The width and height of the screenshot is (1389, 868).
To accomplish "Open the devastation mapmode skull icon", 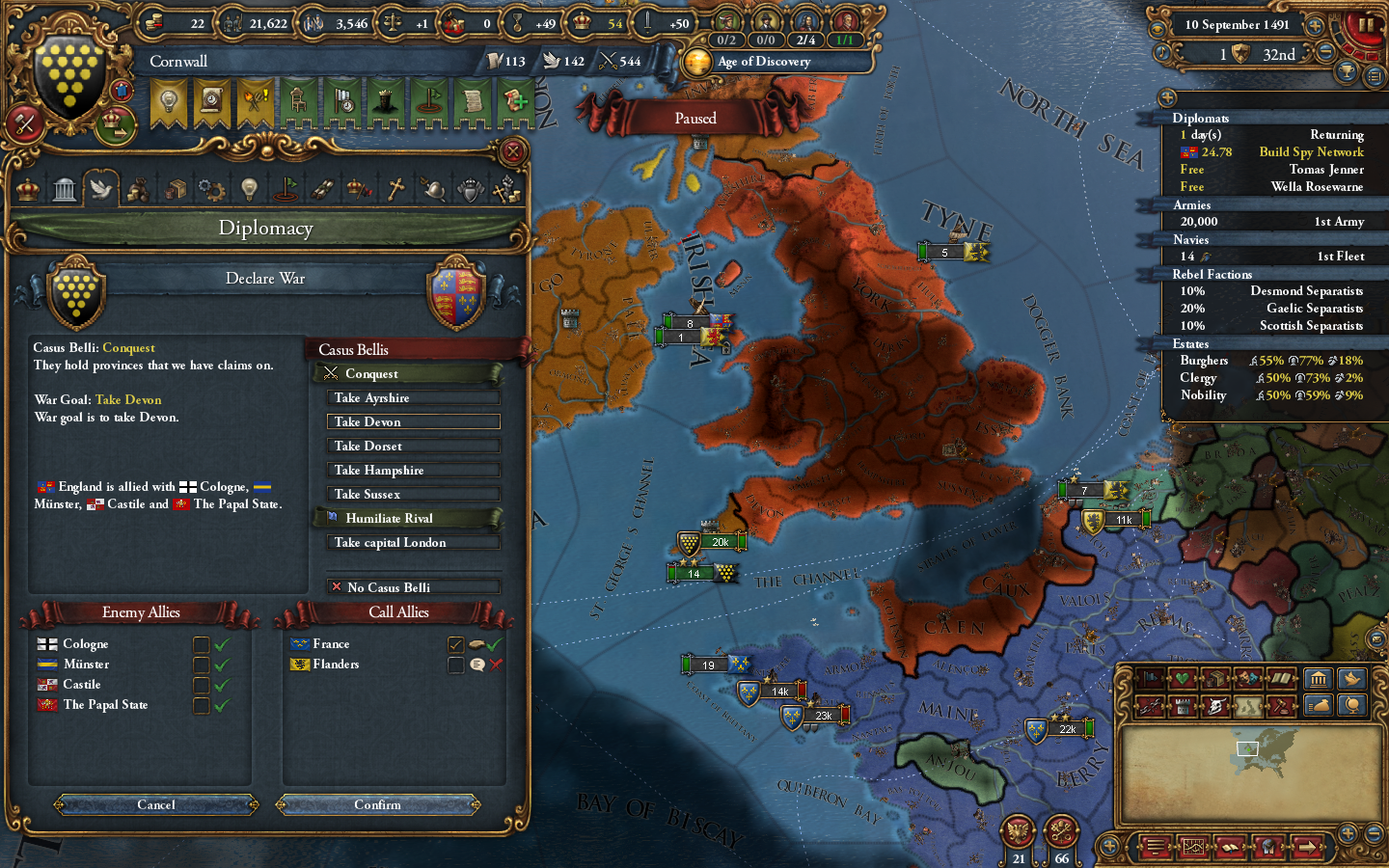I will (x=1214, y=705).
